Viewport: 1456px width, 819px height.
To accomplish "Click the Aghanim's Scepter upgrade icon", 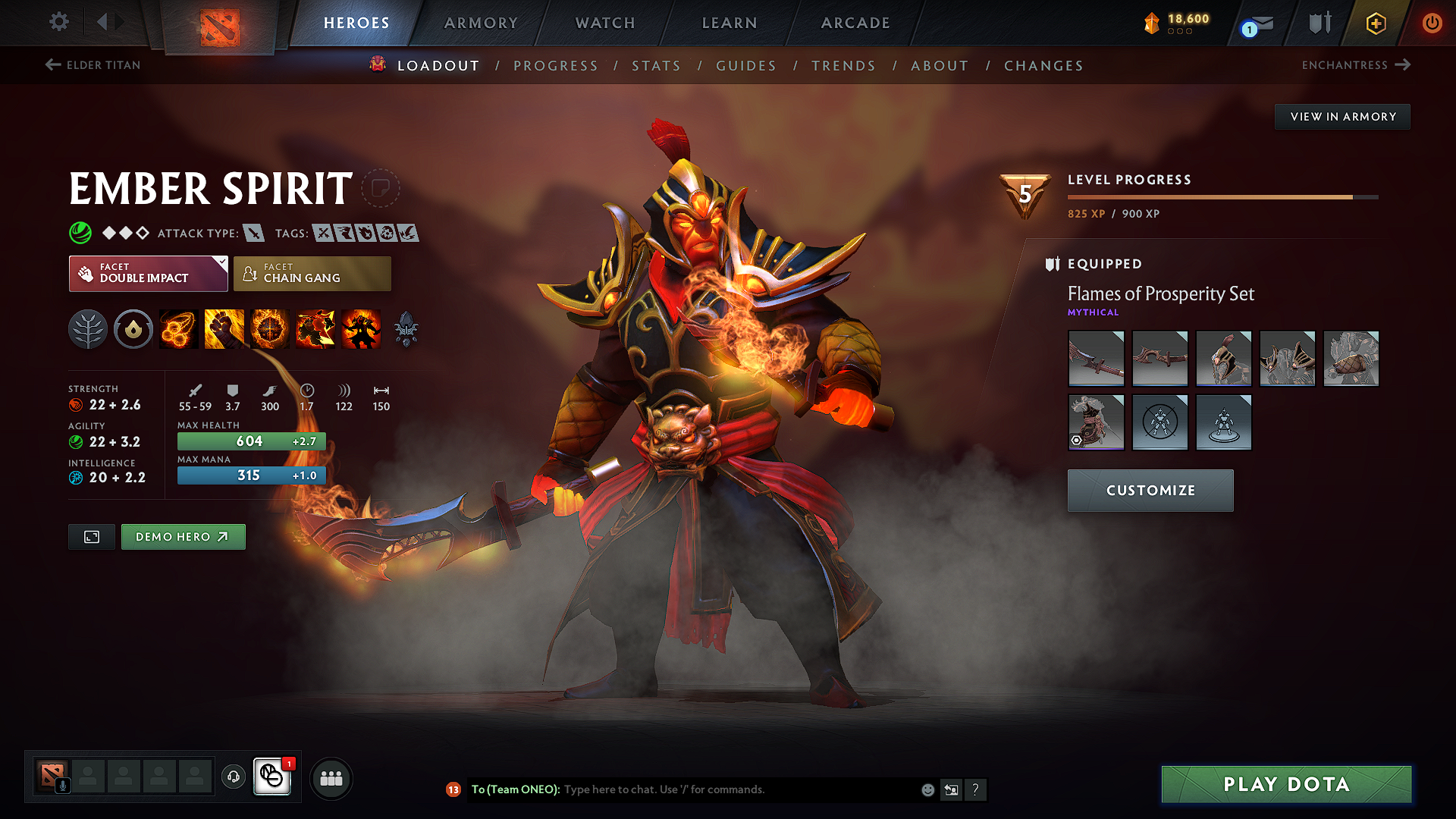I will click(x=406, y=328).
